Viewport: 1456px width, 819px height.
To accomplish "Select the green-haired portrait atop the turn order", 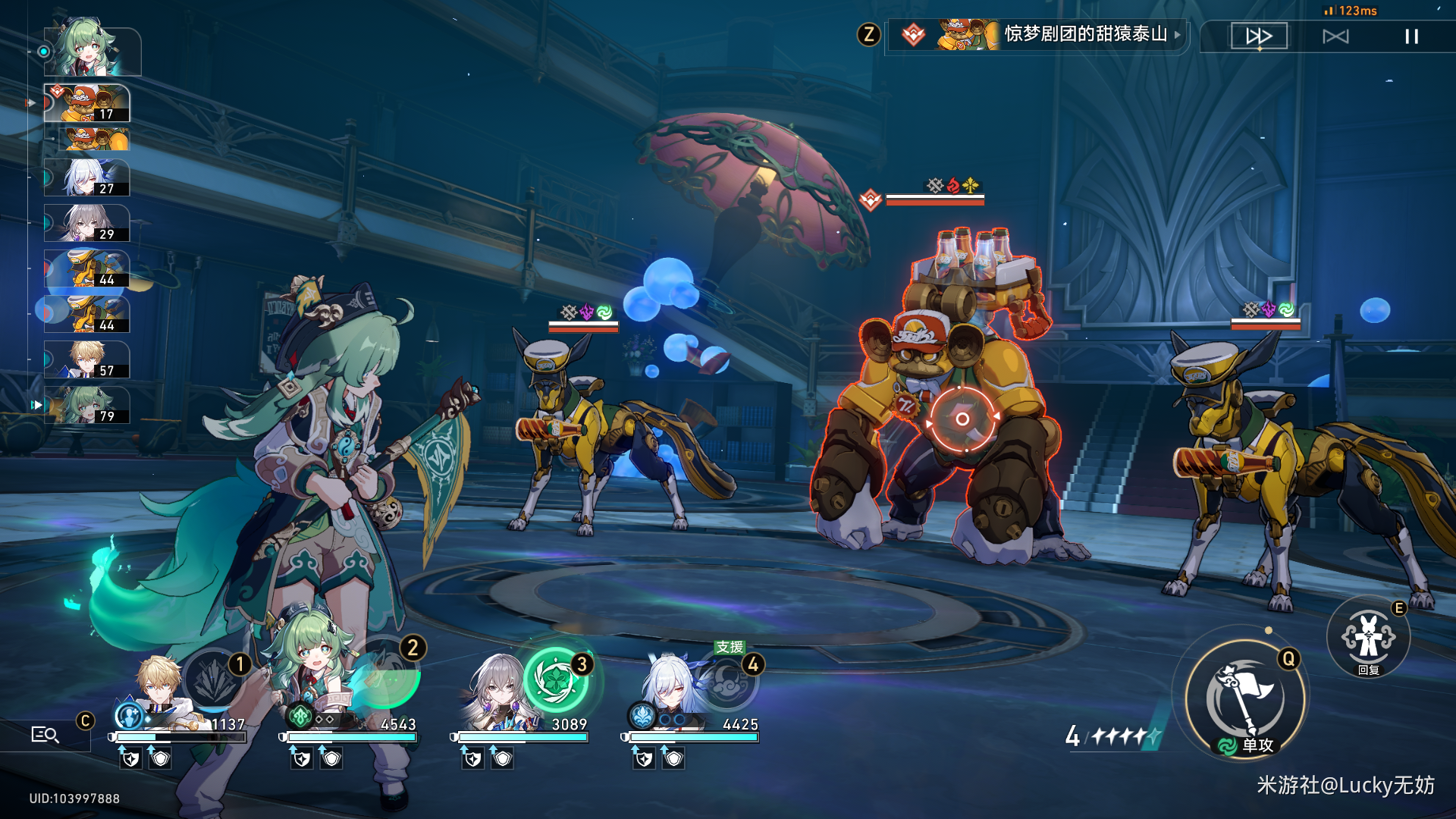I will (91, 49).
